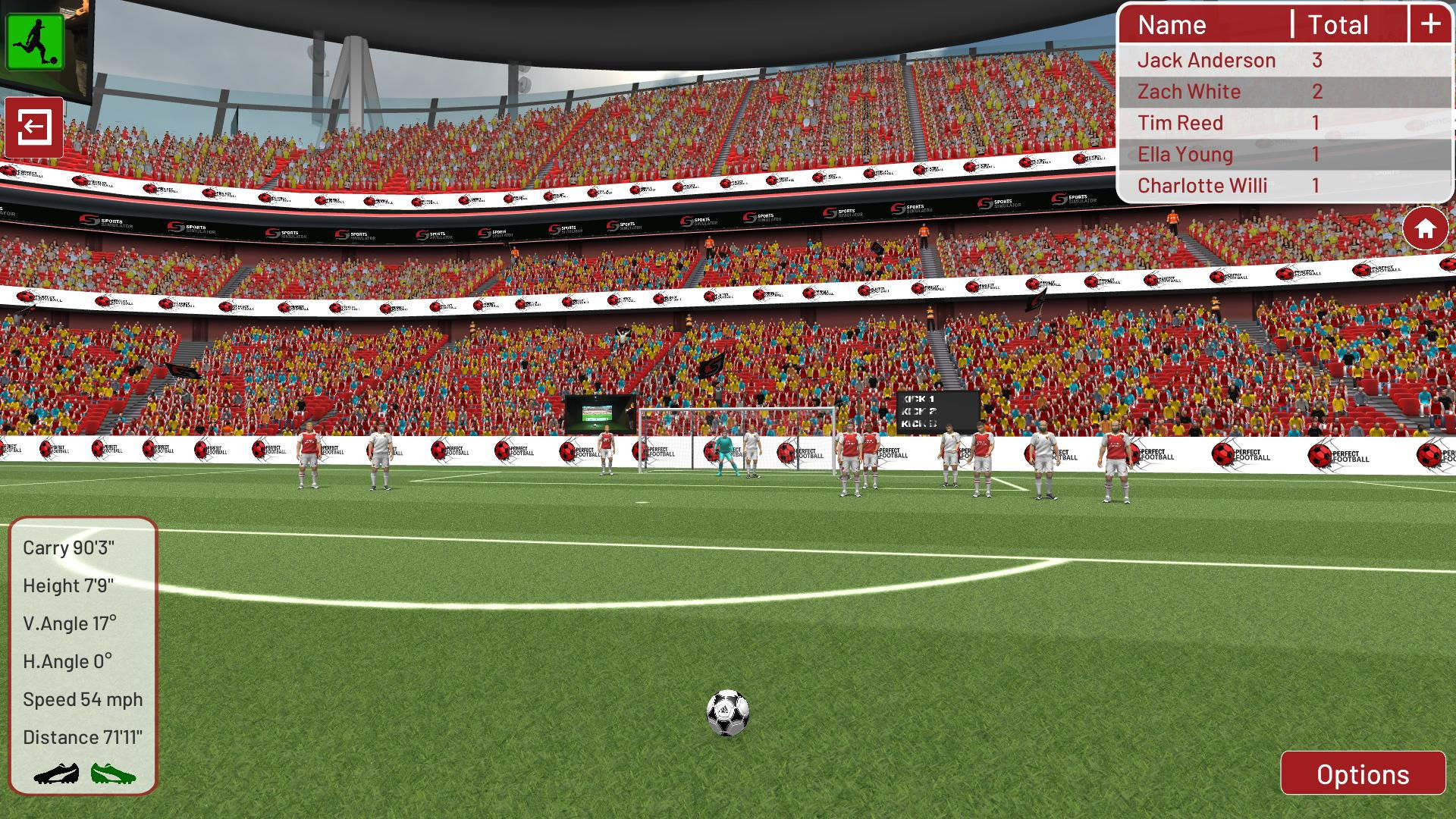Screen dimensions: 1456x819
Task: Click the red exit arrow icon
Action: point(36,127)
